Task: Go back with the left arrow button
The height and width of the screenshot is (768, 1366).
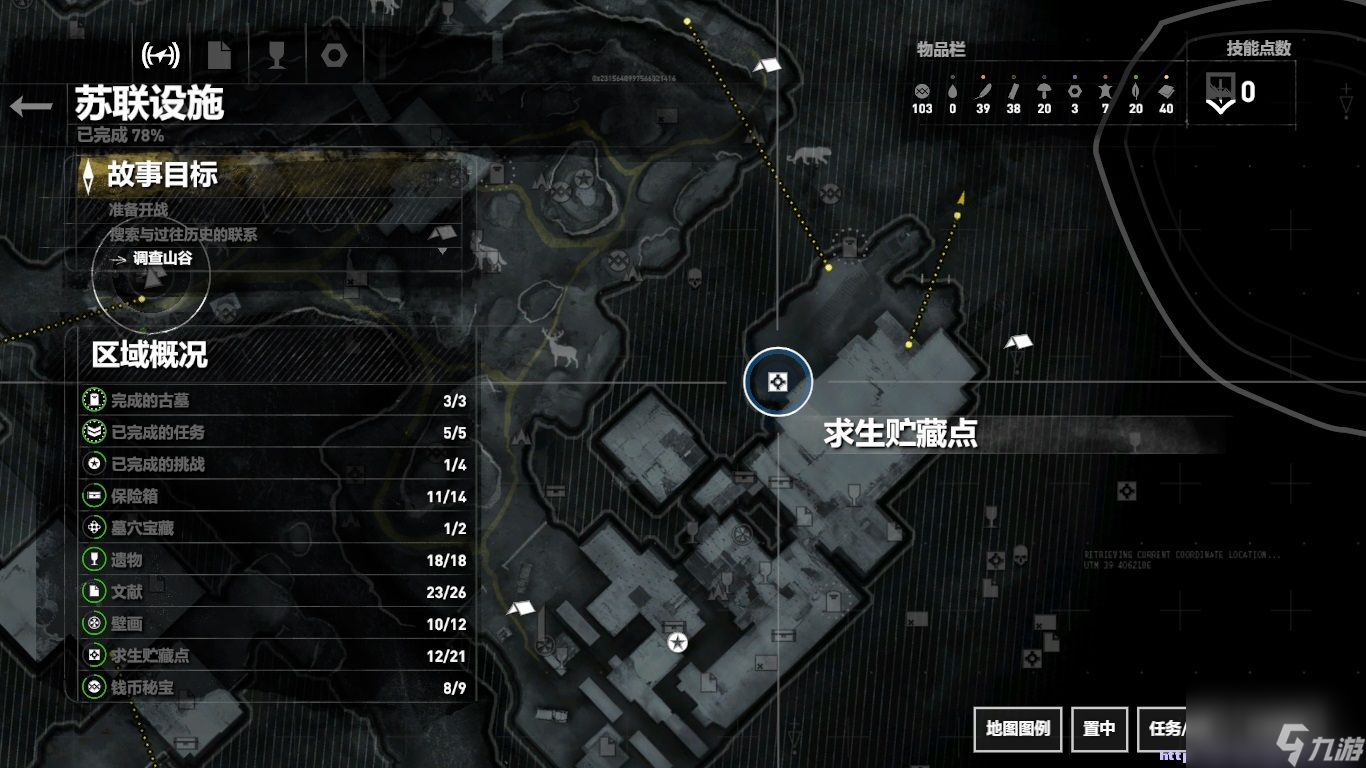Action: 31,106
